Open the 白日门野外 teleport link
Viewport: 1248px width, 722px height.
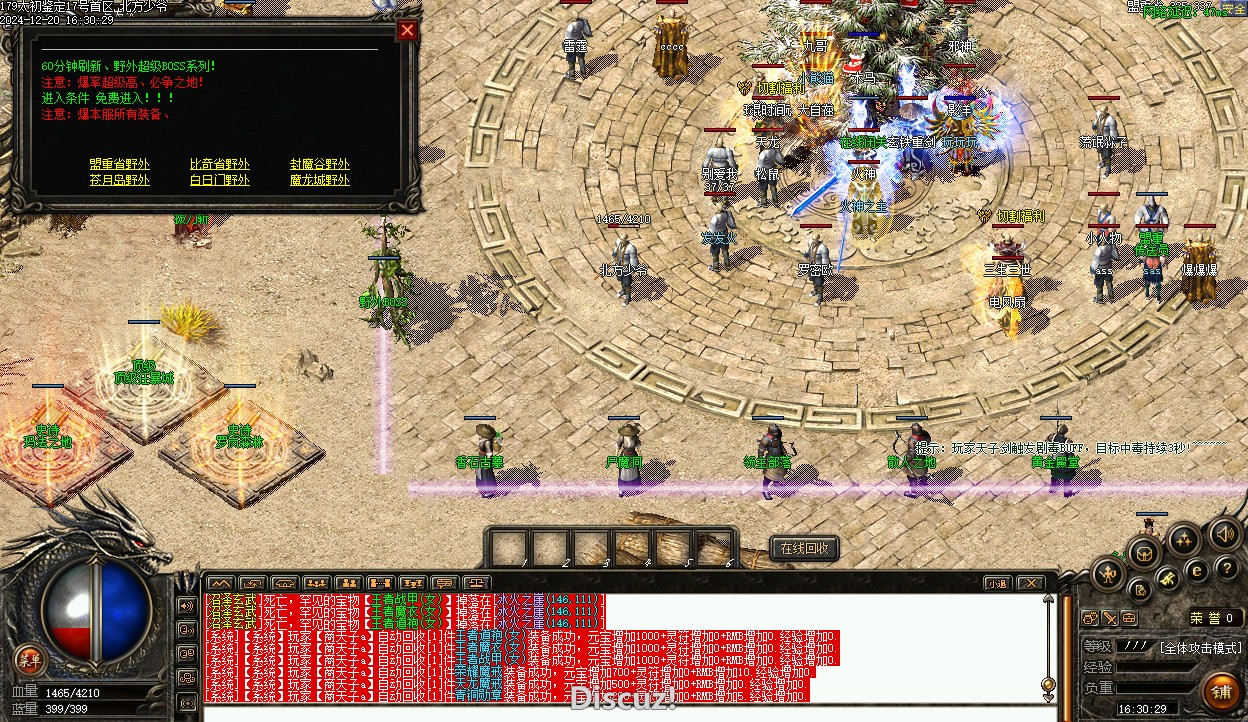click(x=220, y=180)
